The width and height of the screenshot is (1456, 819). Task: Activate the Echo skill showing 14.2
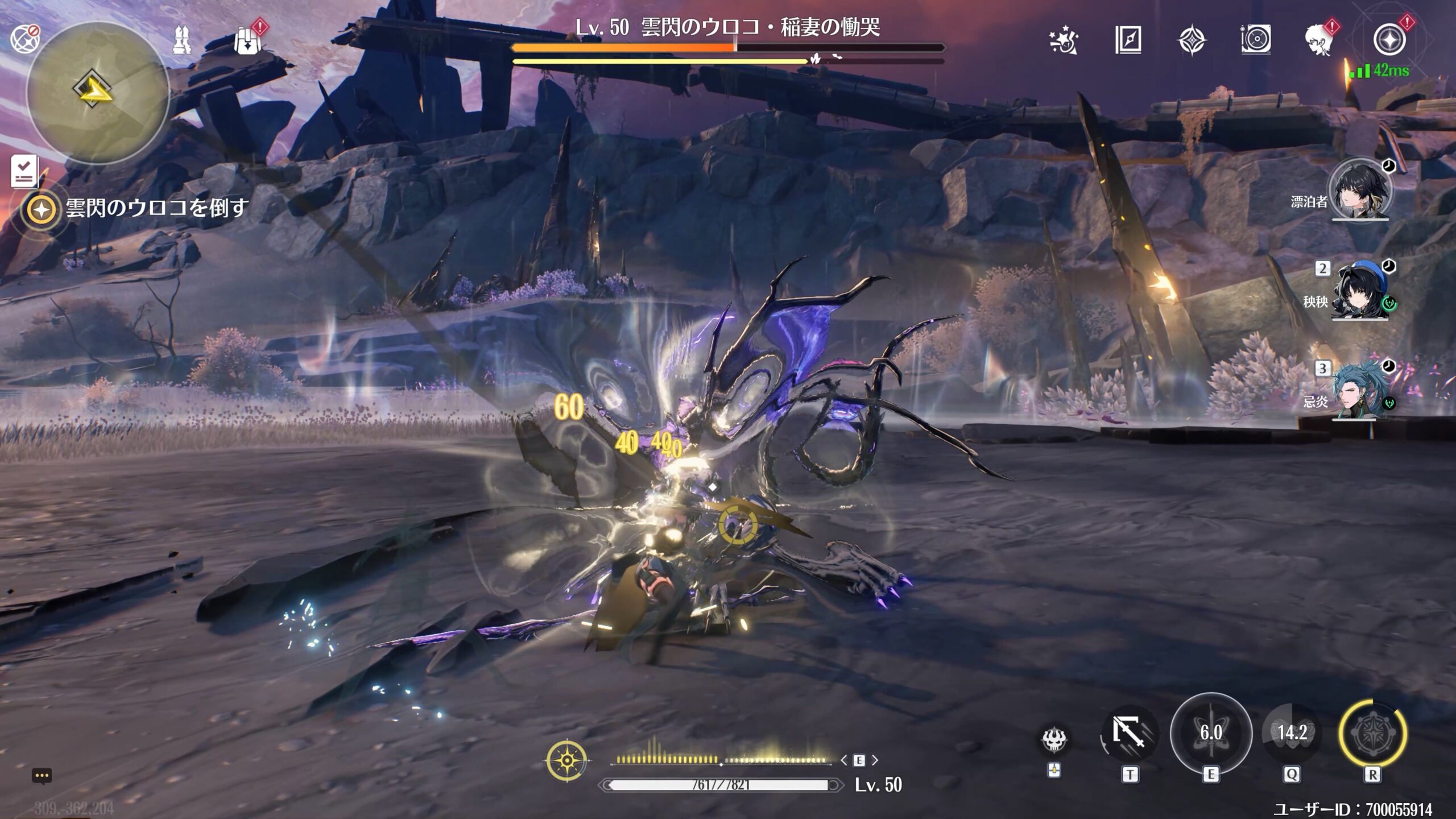pyautogui.click(x=1292, y=733)
